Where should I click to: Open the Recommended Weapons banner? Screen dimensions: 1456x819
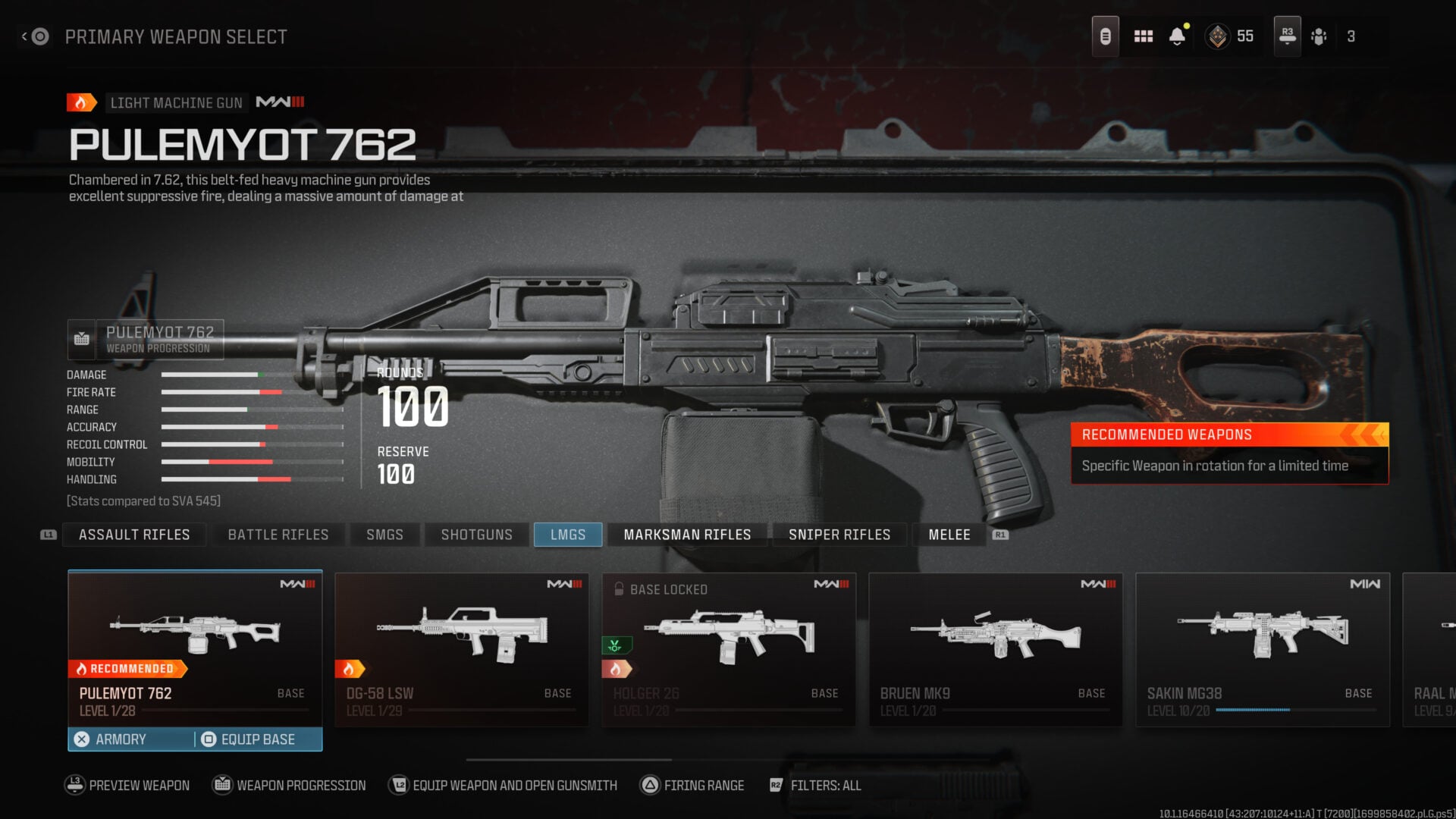tap(1229, 453)
